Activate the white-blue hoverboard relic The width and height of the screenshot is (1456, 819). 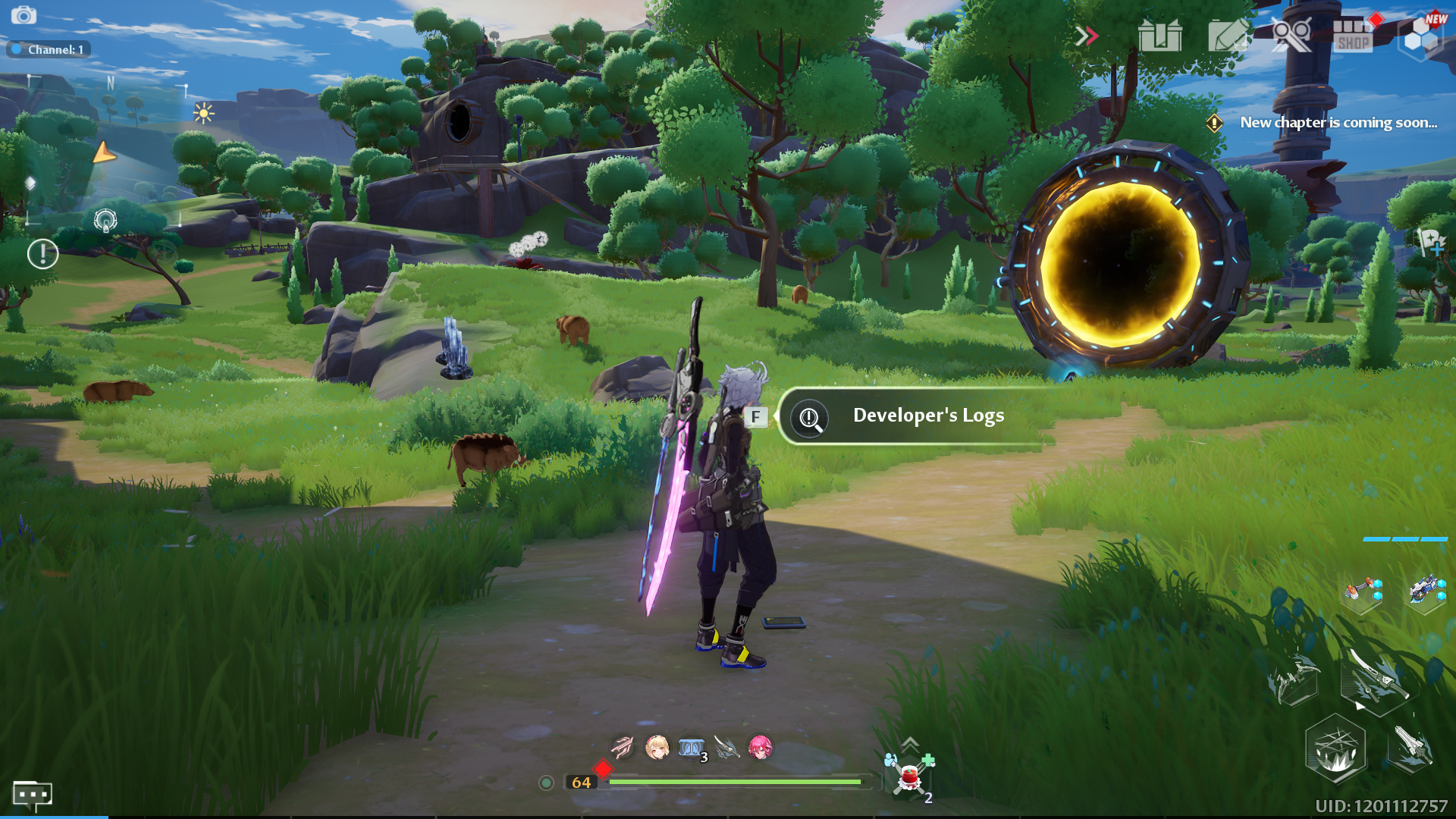pyautogui.click(x=1426, y=590)
